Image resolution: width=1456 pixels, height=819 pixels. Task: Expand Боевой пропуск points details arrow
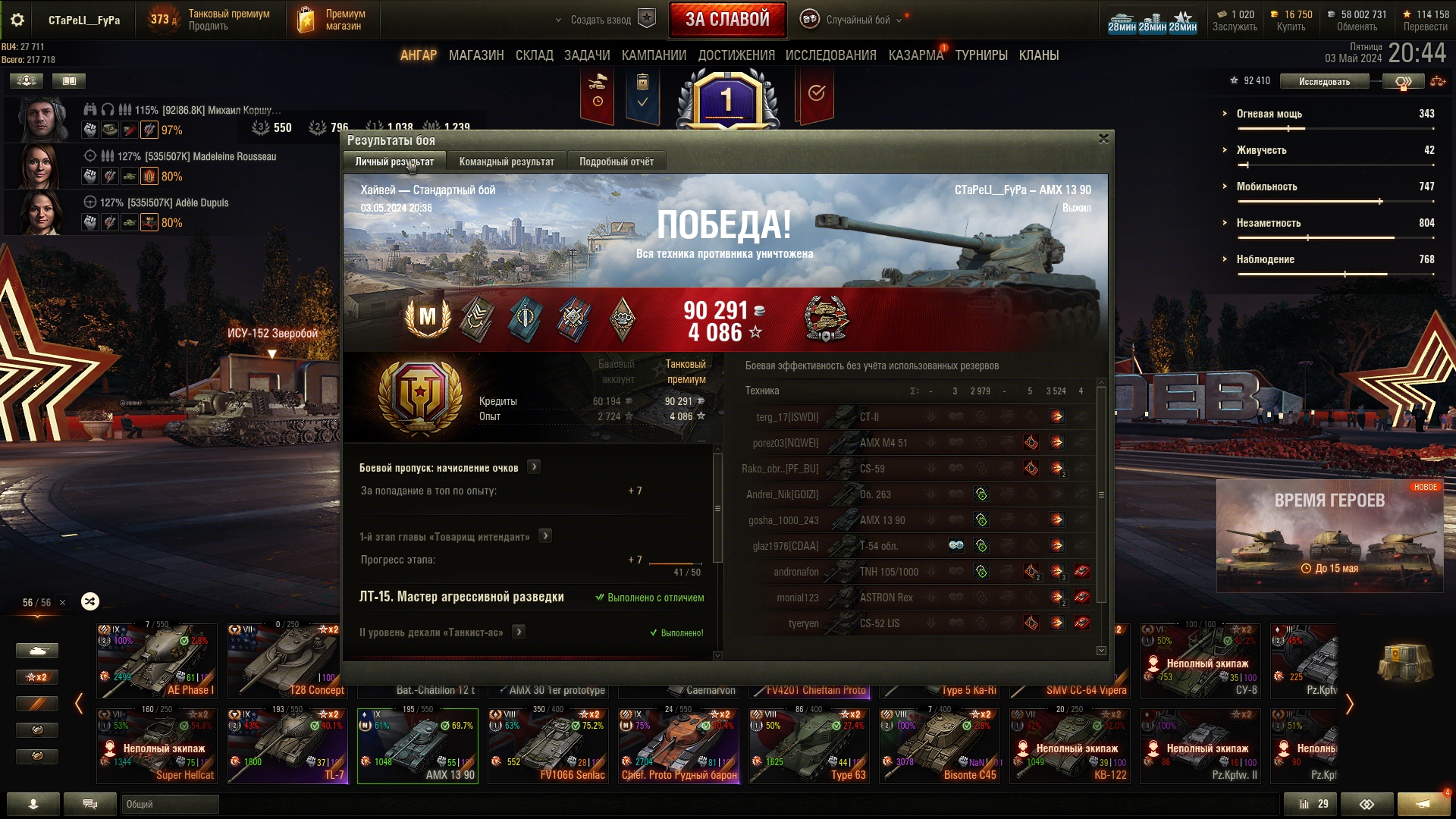[x=534, y=467]
